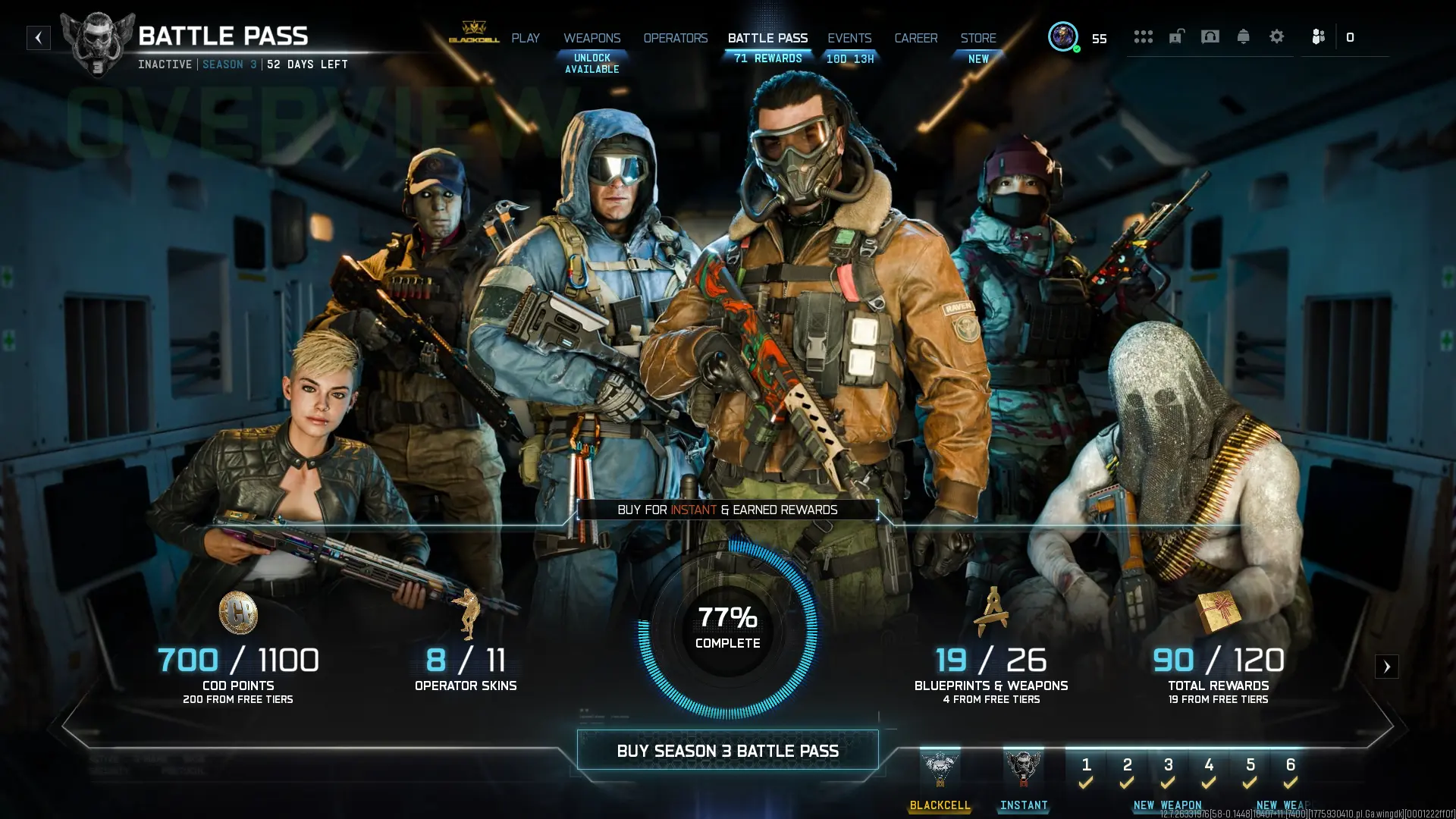The width and height of the screenshot is (1456, 819).
Task: Choose battle pass page 3
Action: [1168, 772]
